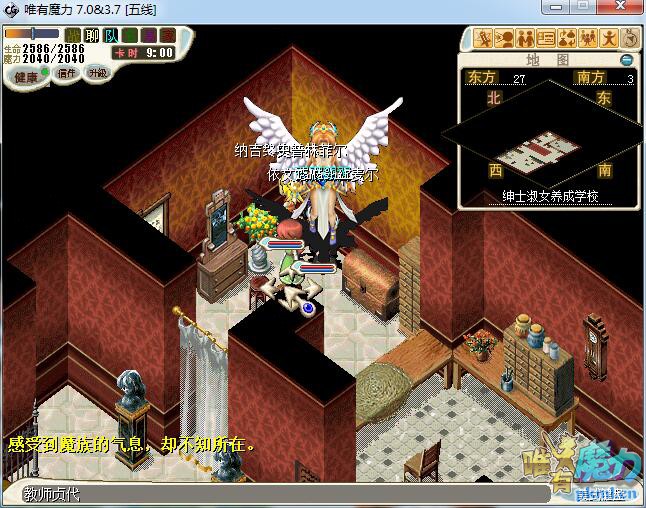The image size is (646, 508).
Task: Click the round clock icon on the action bar
Action: point(629,39)
